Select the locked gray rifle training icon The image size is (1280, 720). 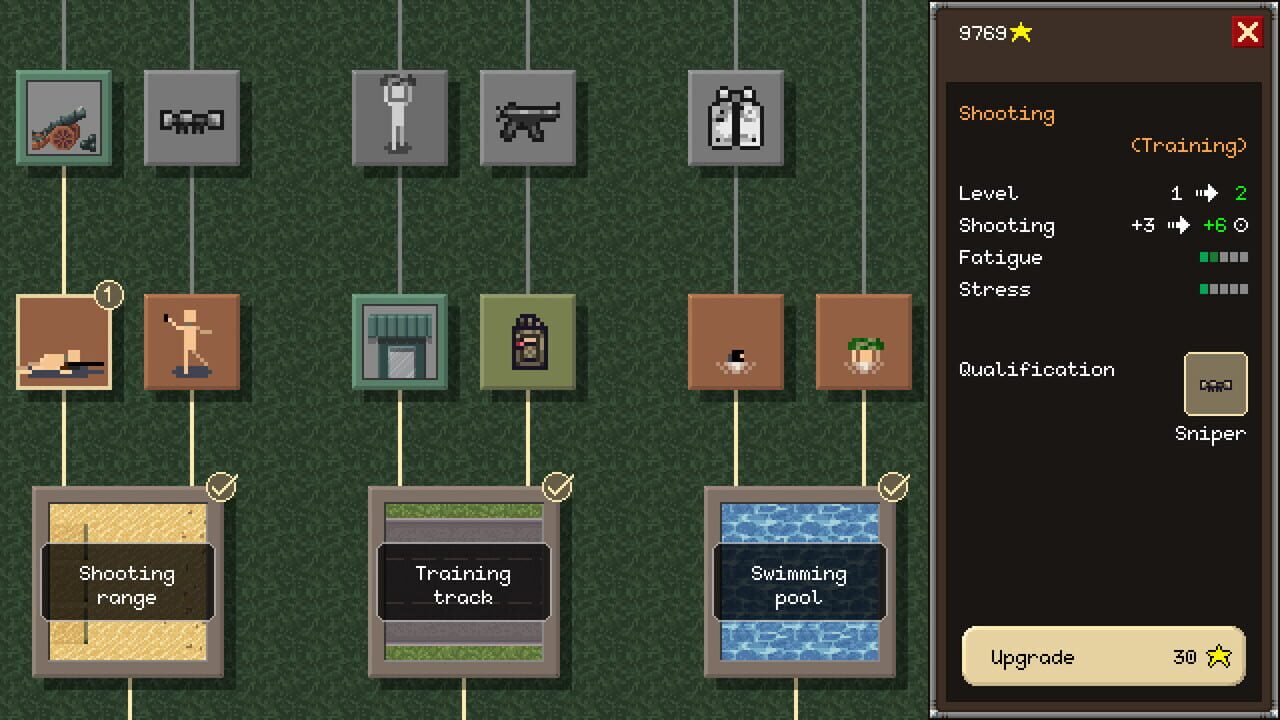pyautogui.click(x=192, y=118)
